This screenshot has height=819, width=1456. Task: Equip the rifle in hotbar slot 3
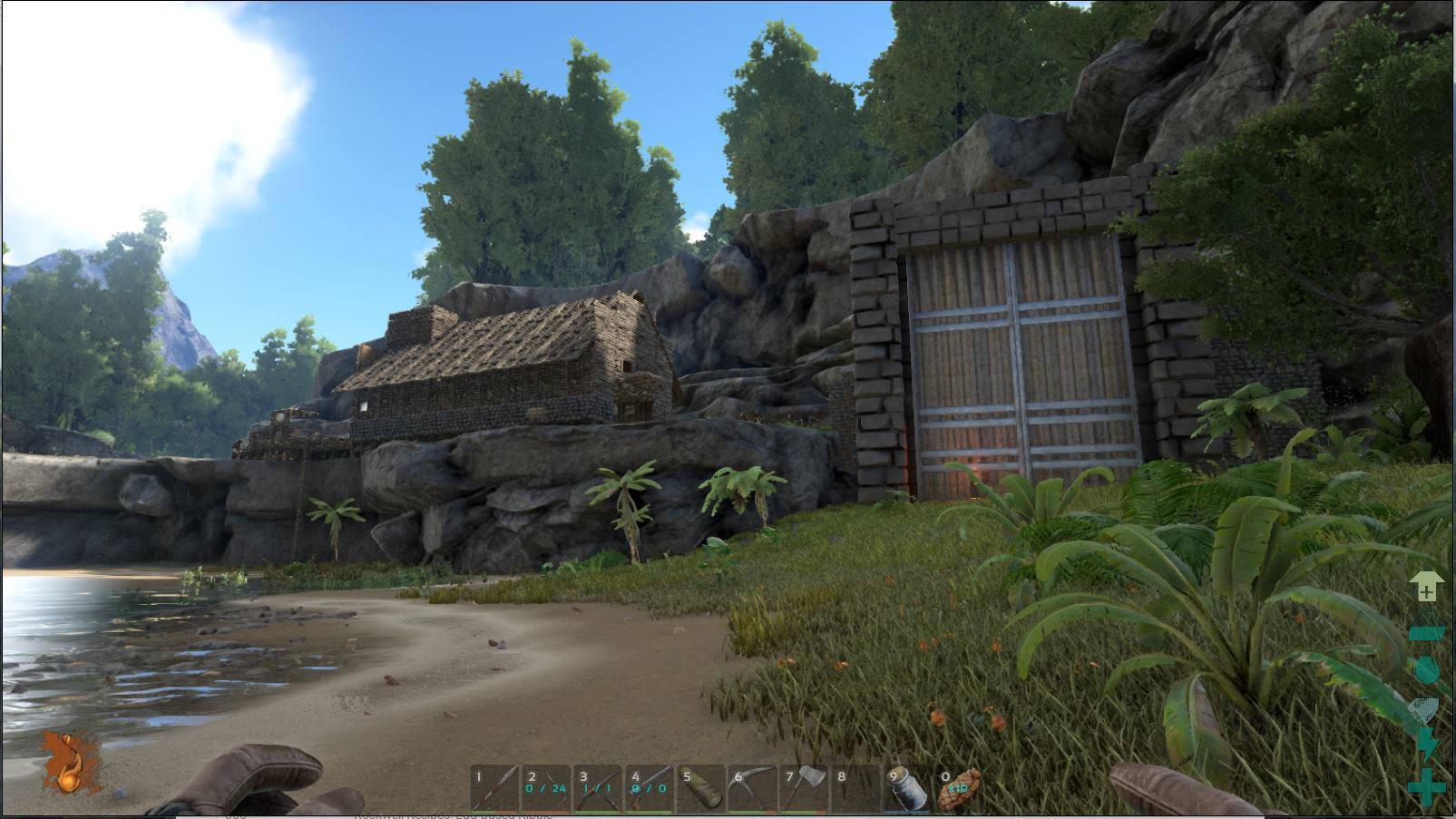[x=598, y=788]
